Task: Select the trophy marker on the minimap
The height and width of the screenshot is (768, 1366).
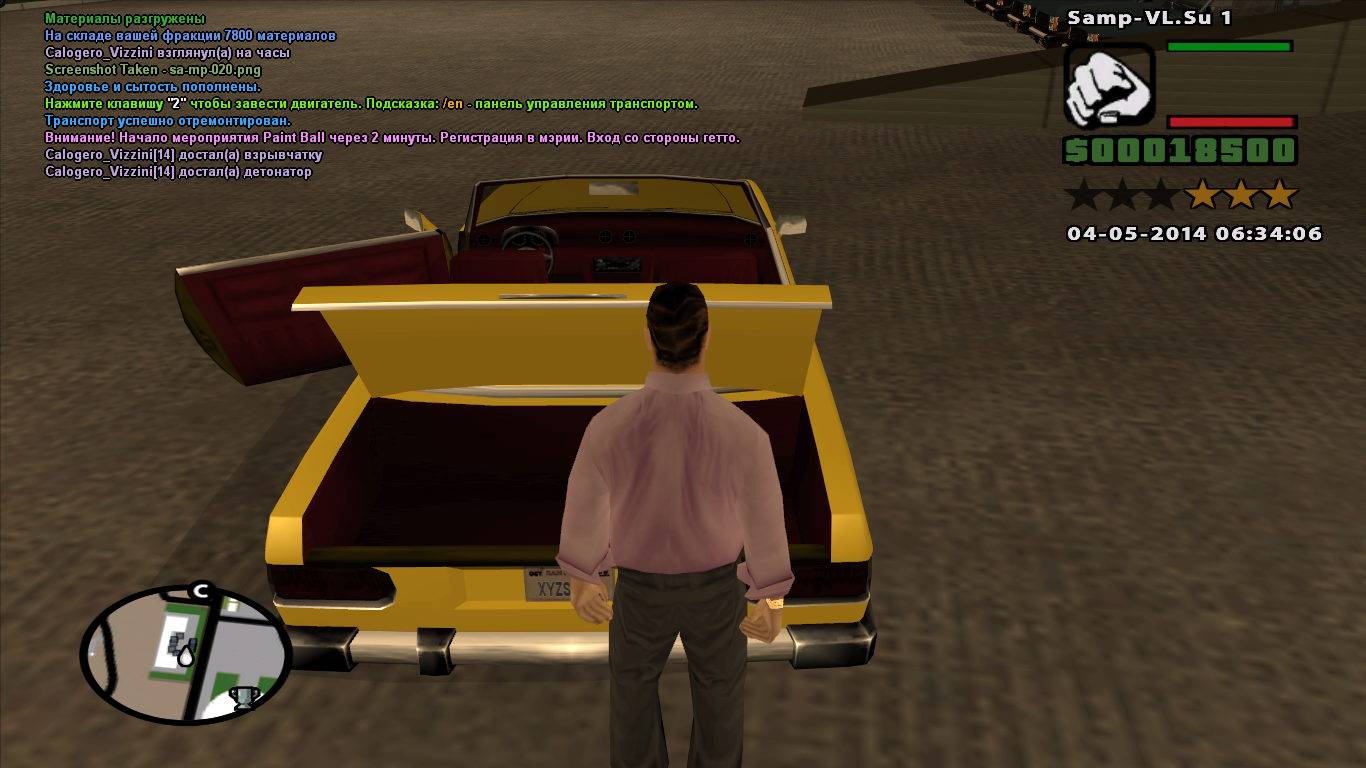Action: 244,697
